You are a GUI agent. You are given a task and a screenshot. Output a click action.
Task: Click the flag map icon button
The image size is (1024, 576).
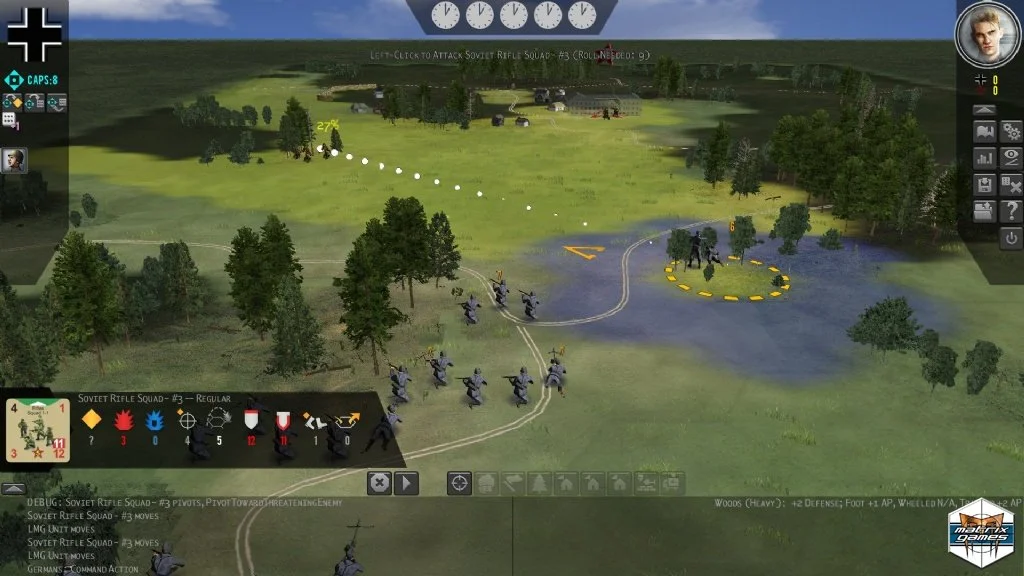(984, 132)
